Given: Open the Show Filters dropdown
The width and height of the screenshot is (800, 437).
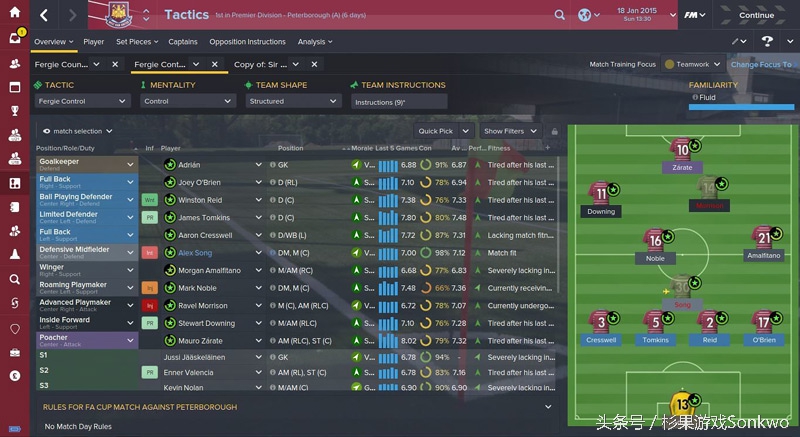Looking at the screenshot, I should point(508,131).
